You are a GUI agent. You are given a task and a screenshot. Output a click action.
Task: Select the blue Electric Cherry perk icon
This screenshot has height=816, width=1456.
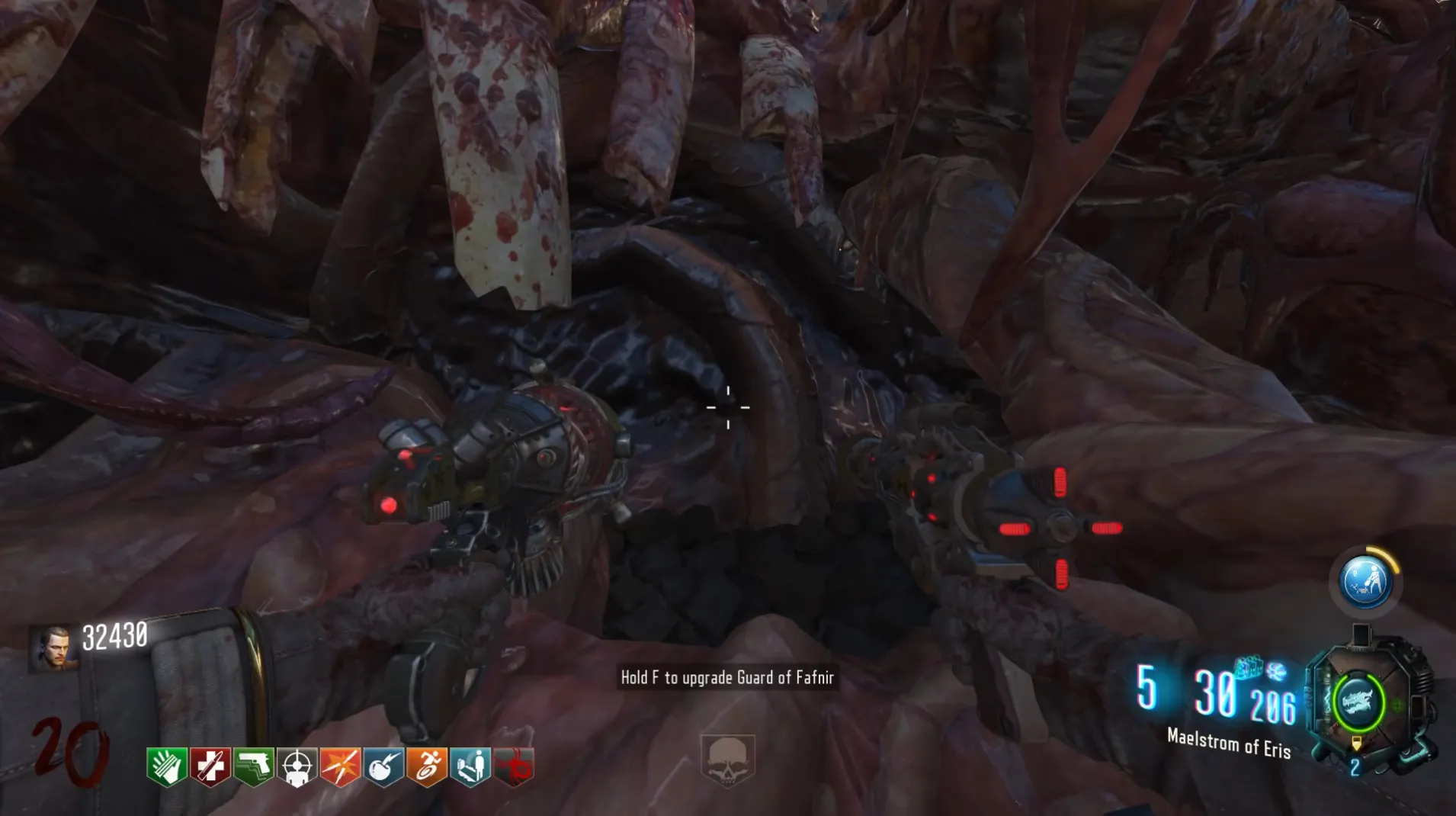383,766
